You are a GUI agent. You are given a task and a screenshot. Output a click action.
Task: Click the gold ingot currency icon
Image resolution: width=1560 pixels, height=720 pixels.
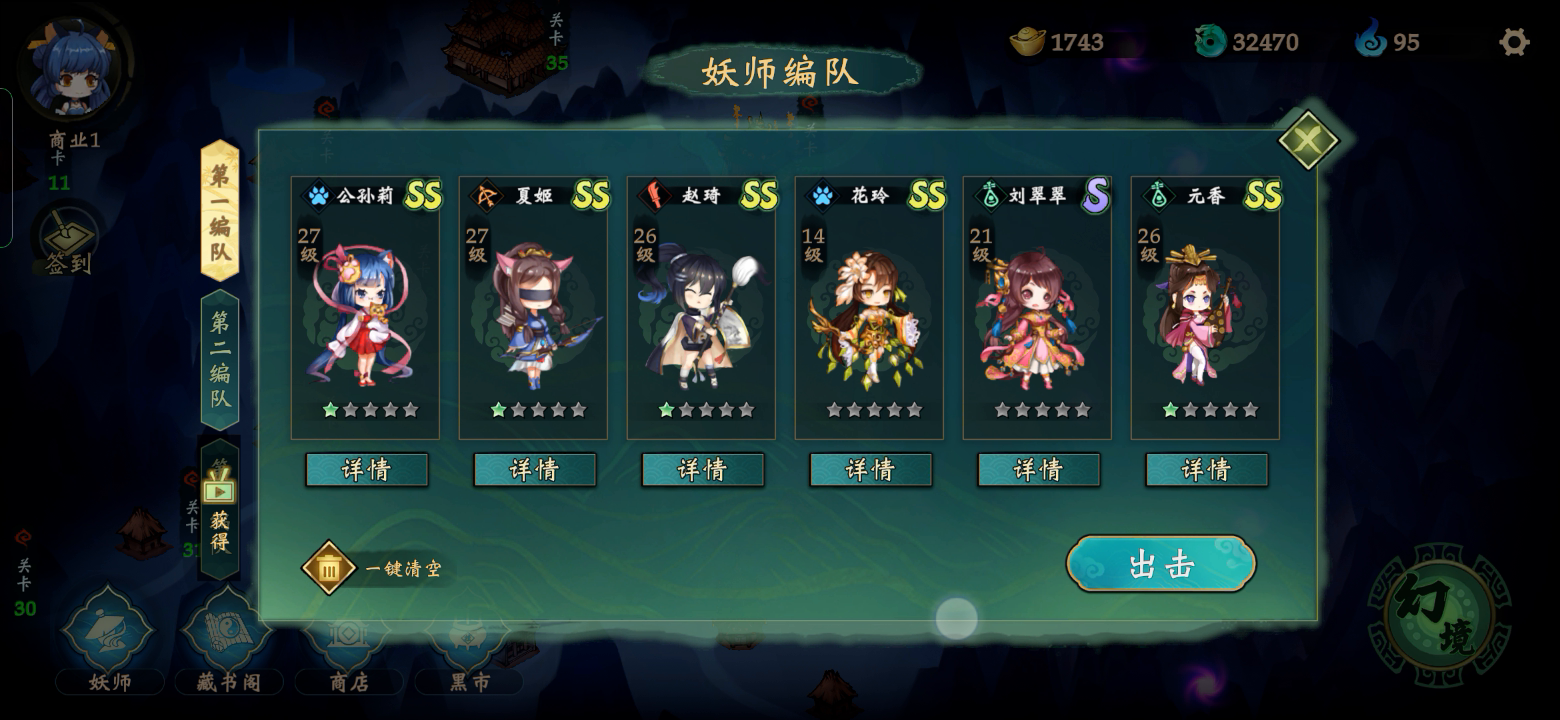(x=1024, y=42)
